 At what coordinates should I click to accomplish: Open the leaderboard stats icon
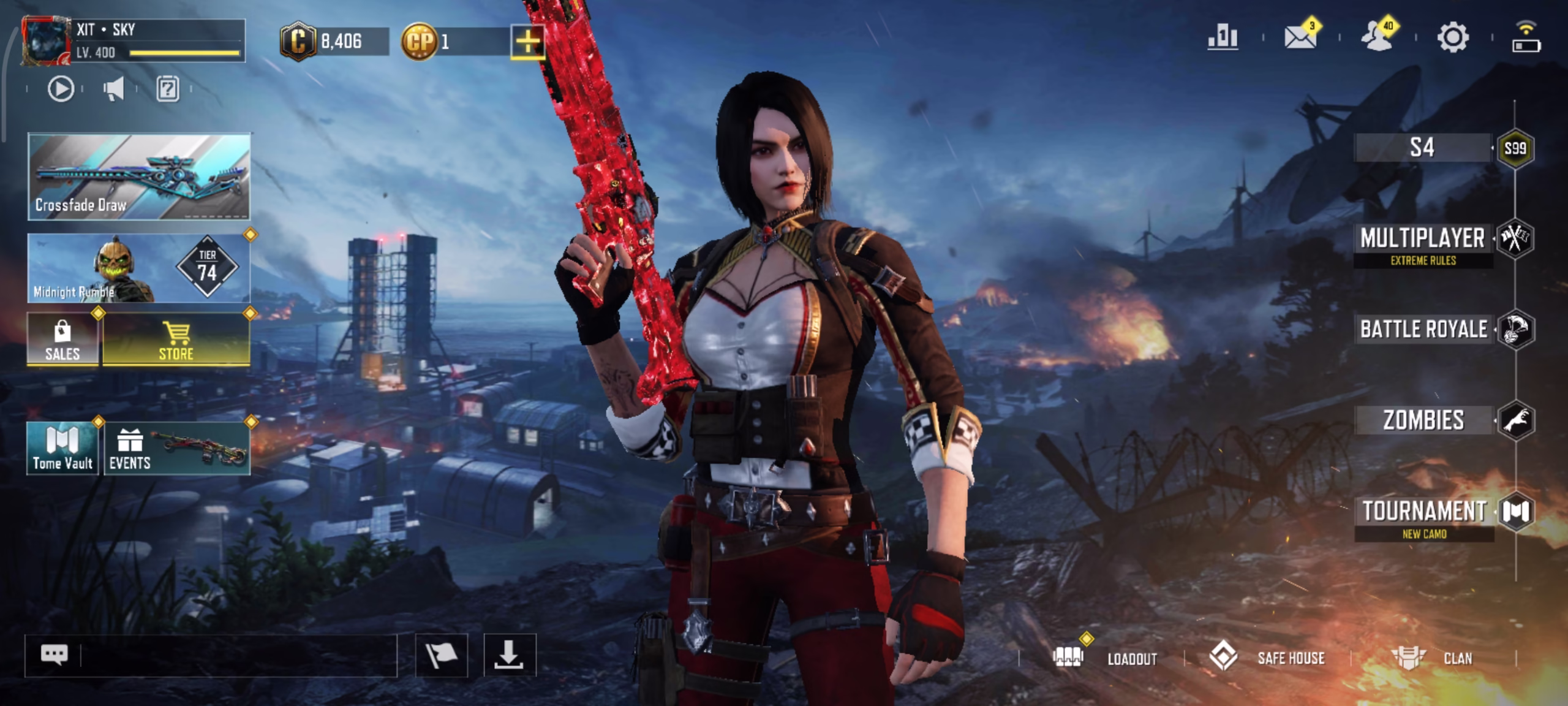(1223, 37)
